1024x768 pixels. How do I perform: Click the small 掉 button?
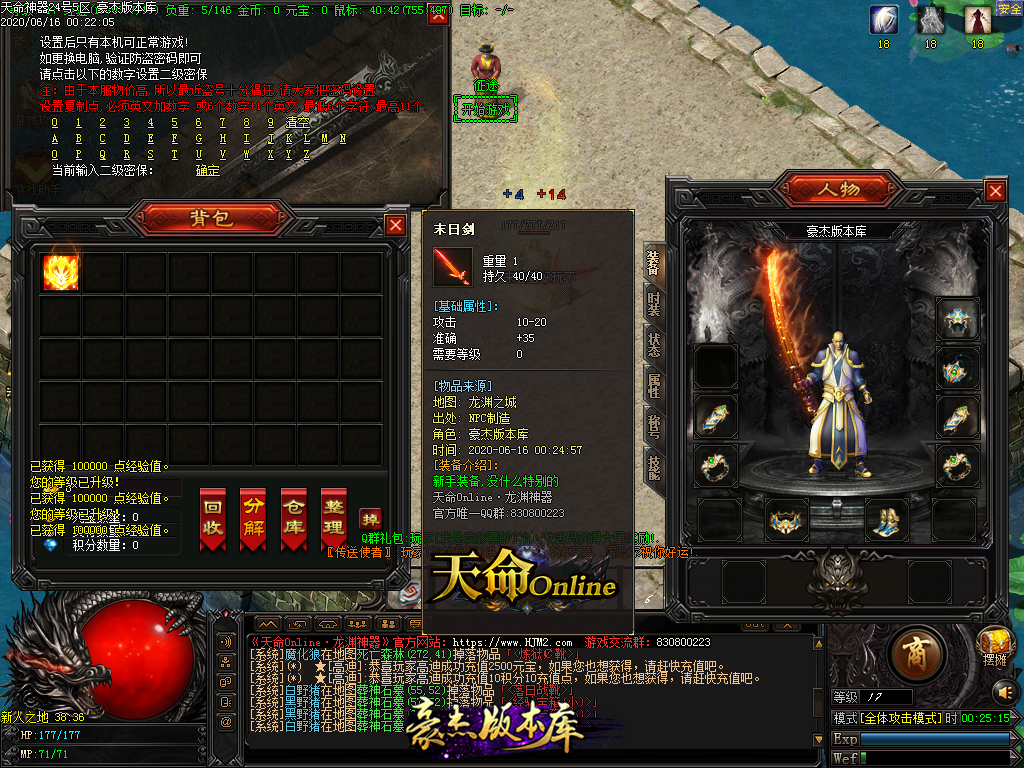(x=370, y=520)
